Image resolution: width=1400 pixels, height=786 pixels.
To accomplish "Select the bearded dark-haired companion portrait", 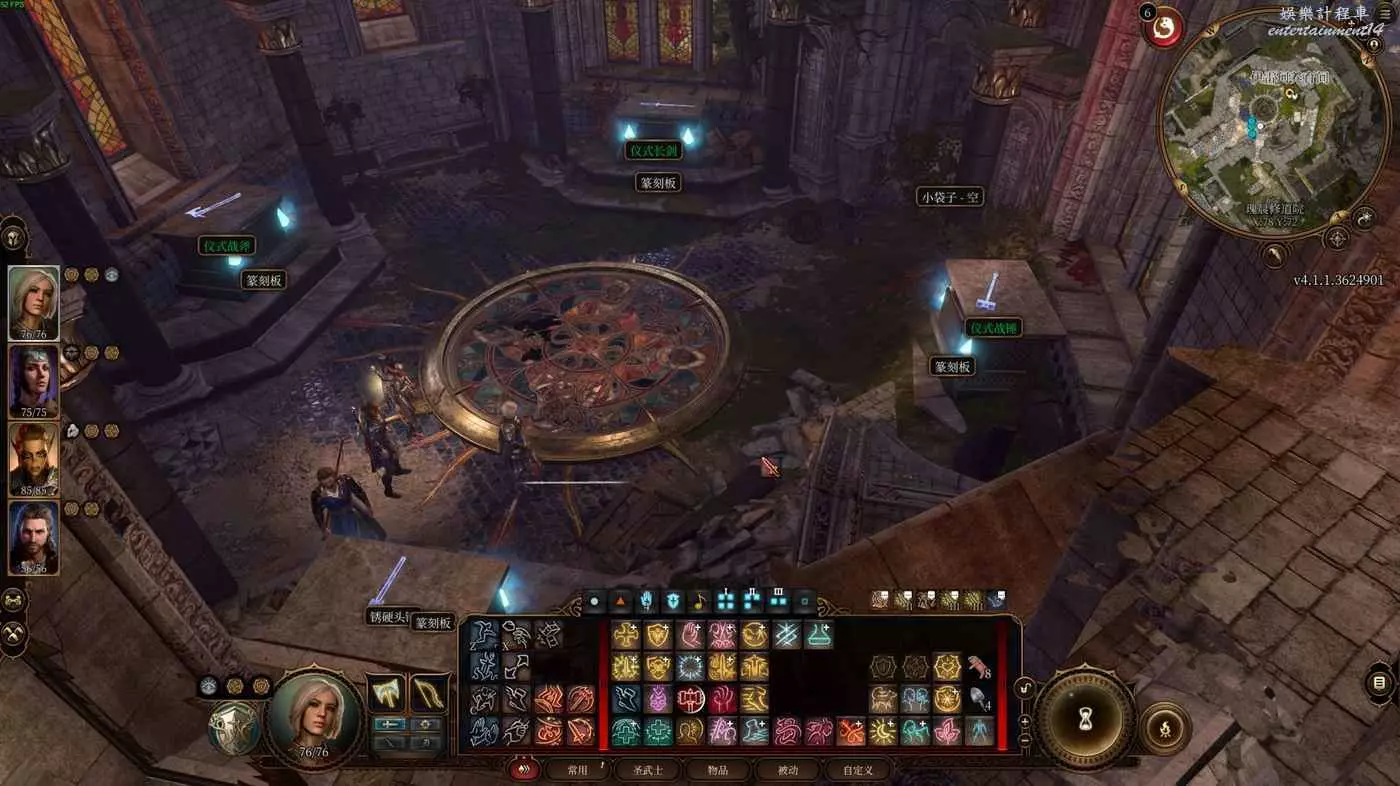I will coord(34,536).
